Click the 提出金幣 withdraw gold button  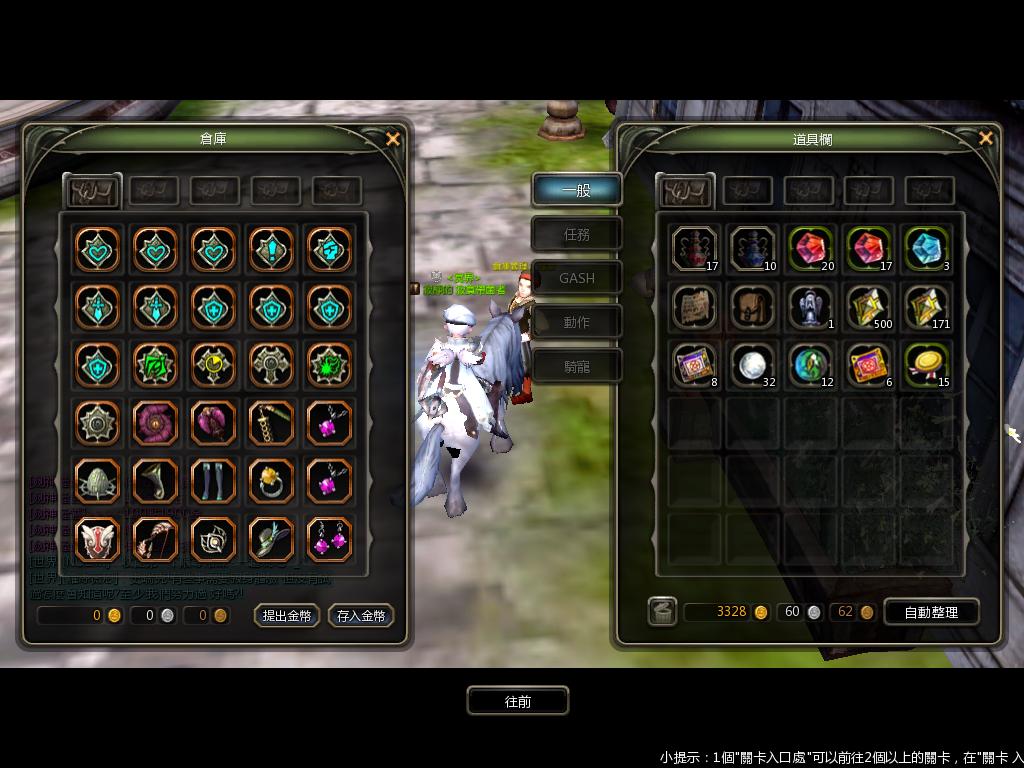point(287,616)
